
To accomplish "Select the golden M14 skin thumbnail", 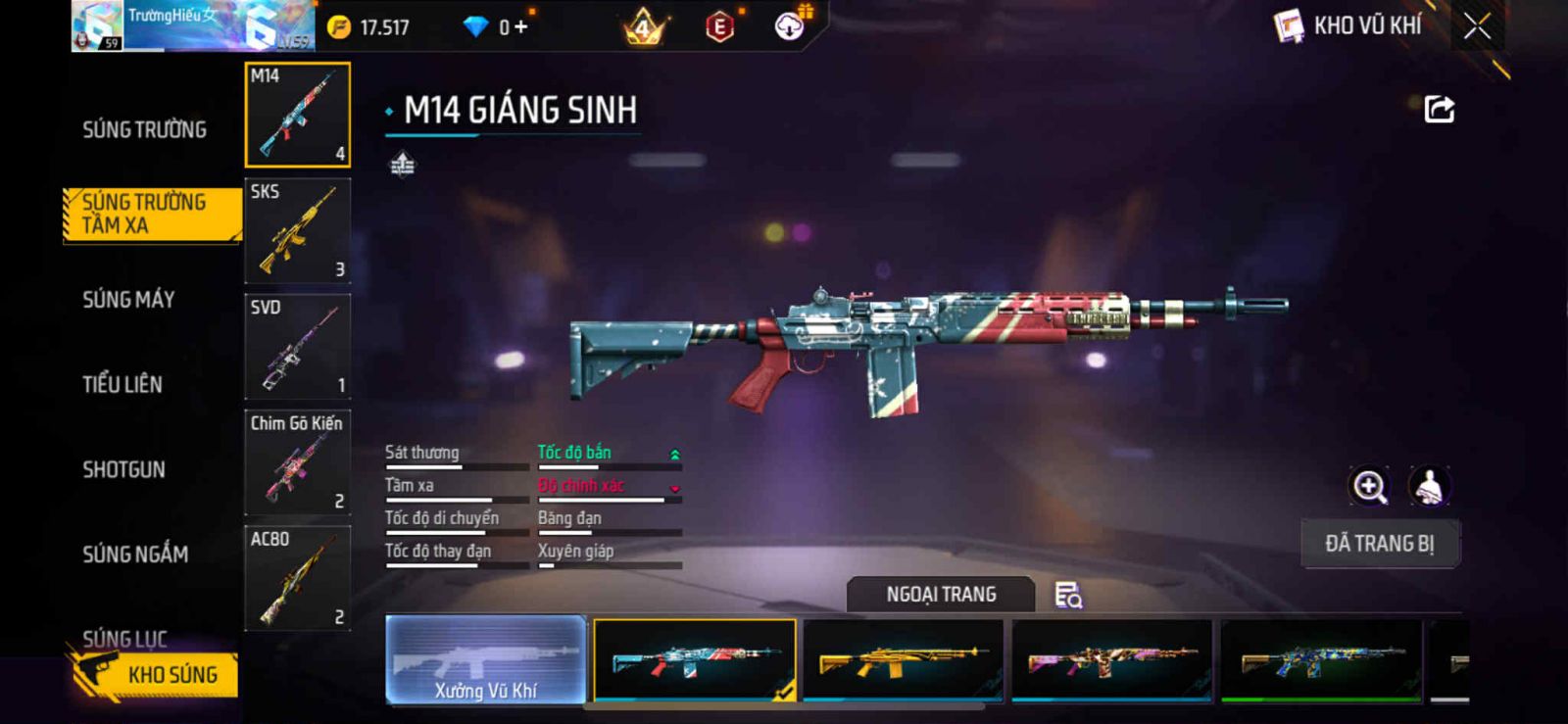I will [903, 659].
